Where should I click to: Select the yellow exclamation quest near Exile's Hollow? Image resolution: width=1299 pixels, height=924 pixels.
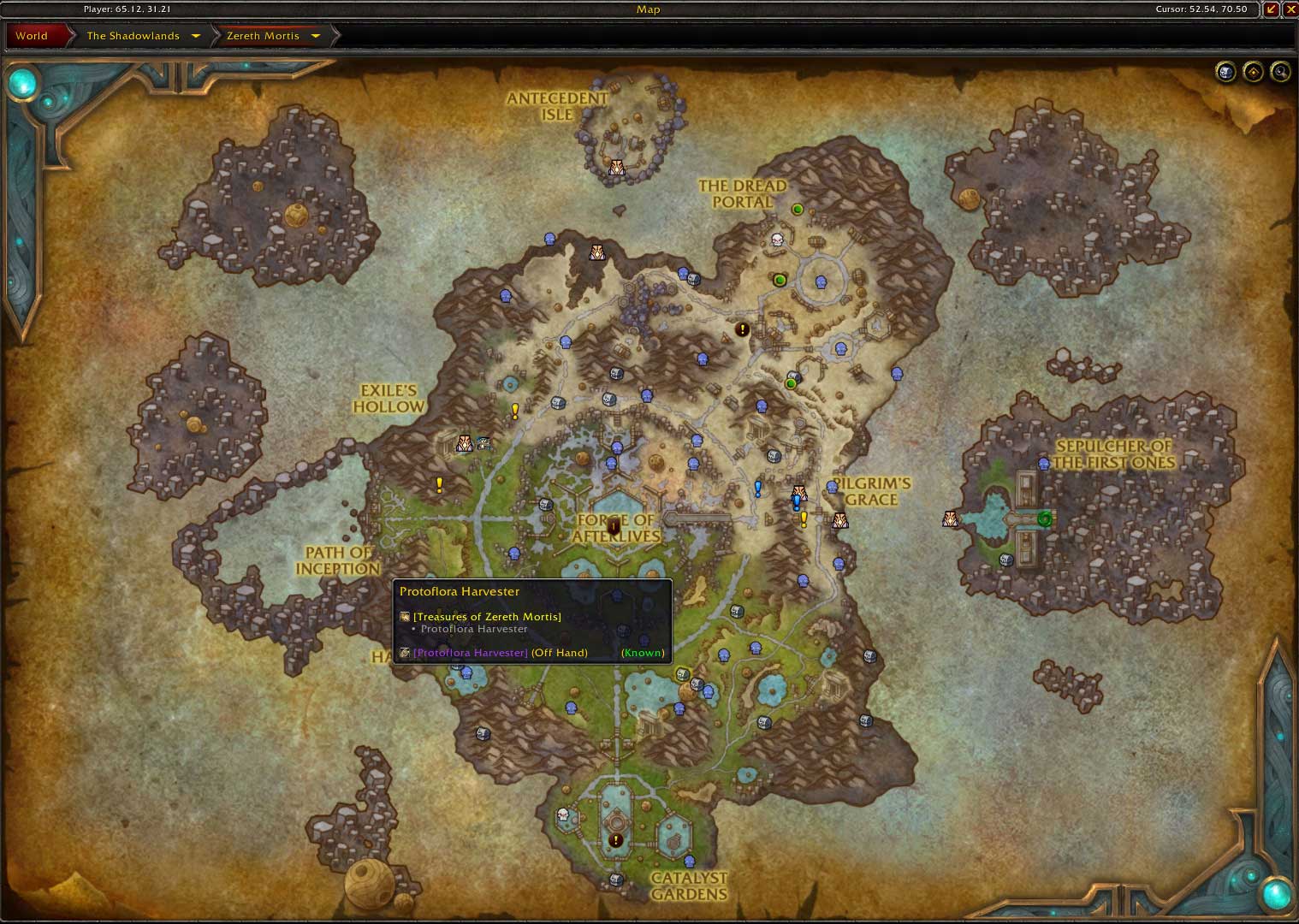(513, 410)
